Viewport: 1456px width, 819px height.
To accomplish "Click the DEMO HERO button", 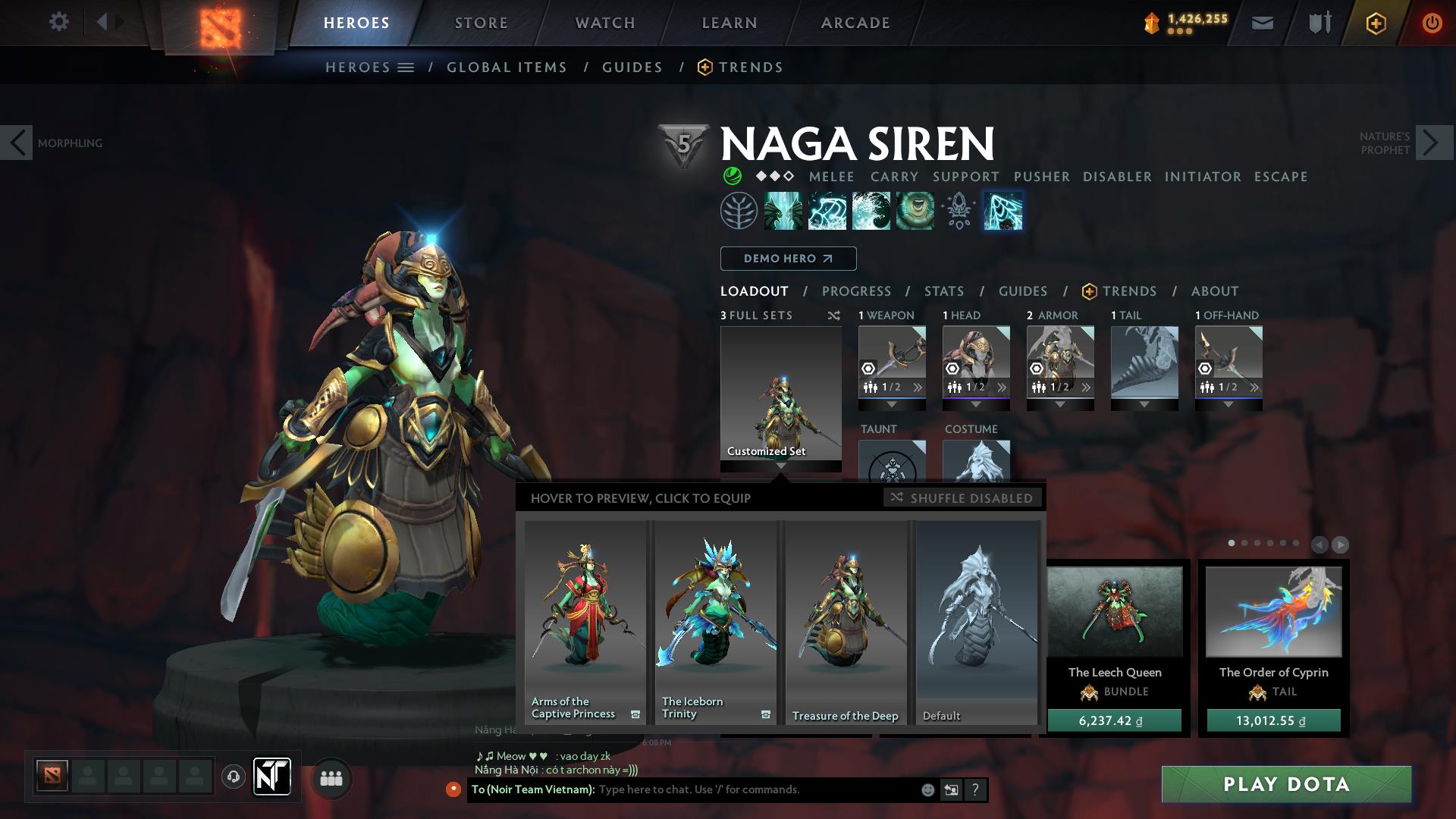I will (x=787, y=259).
